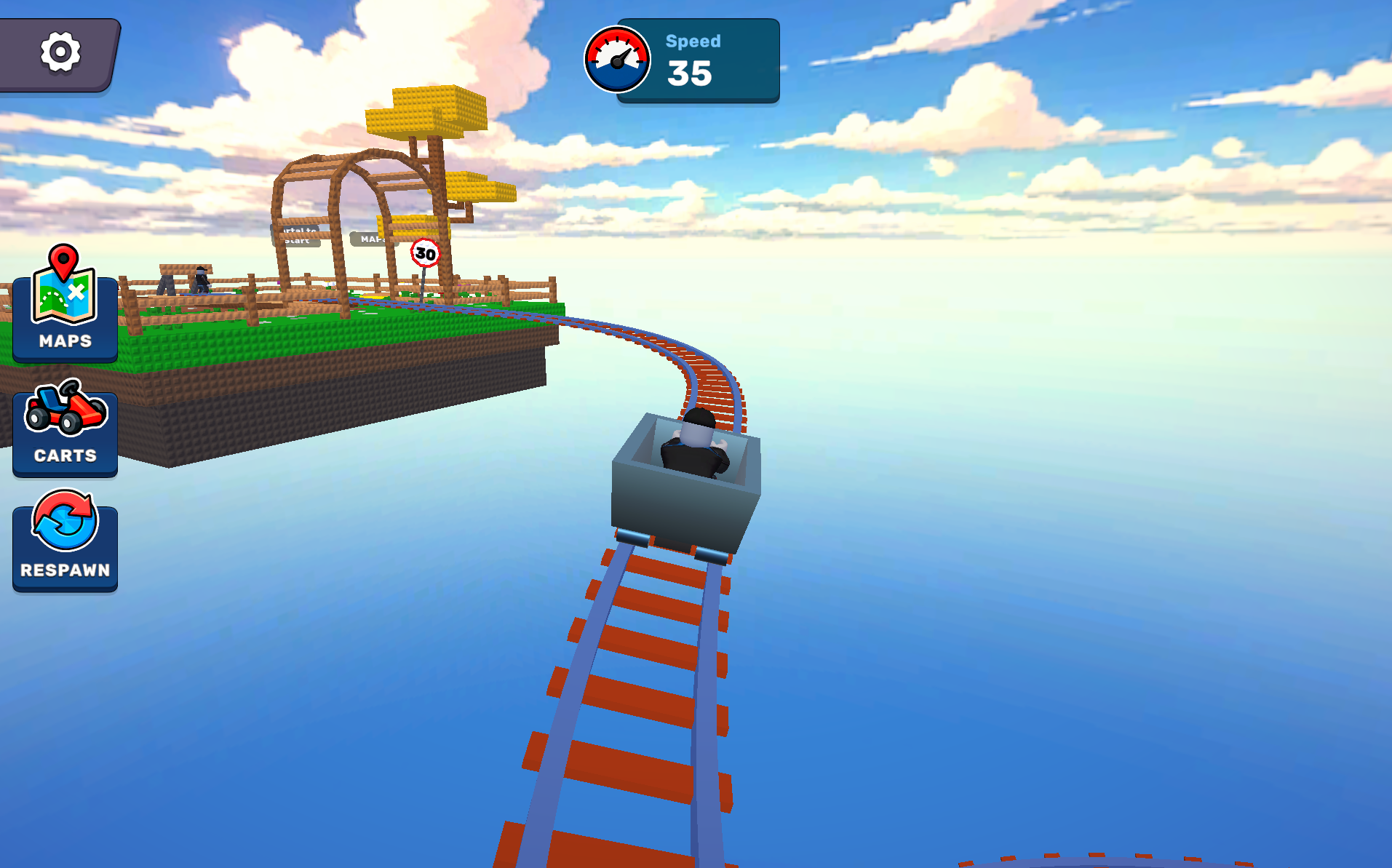
Task: Trigger the RESPAWN action
Action: [x=65, y=546]
